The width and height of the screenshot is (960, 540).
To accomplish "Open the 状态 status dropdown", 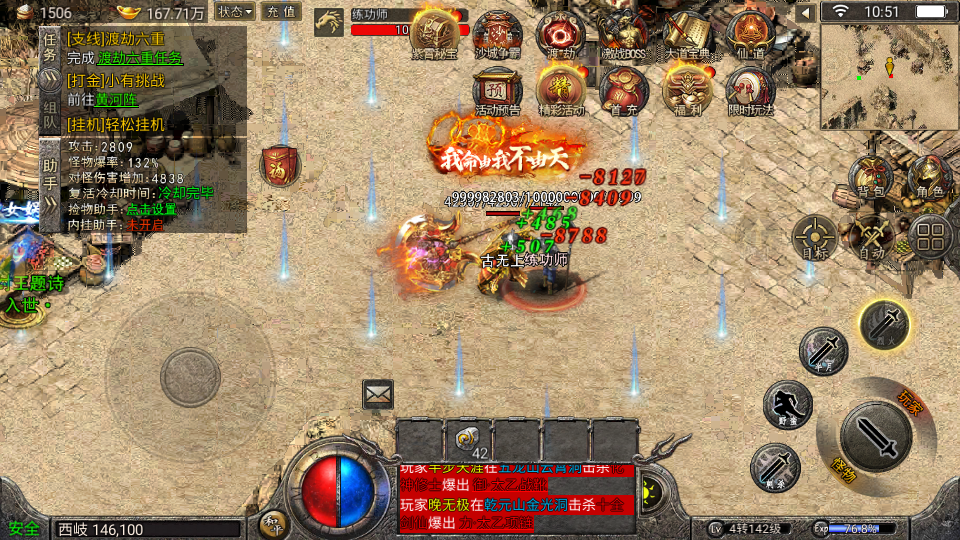I will pyautogui.click(x=236, y=12).
